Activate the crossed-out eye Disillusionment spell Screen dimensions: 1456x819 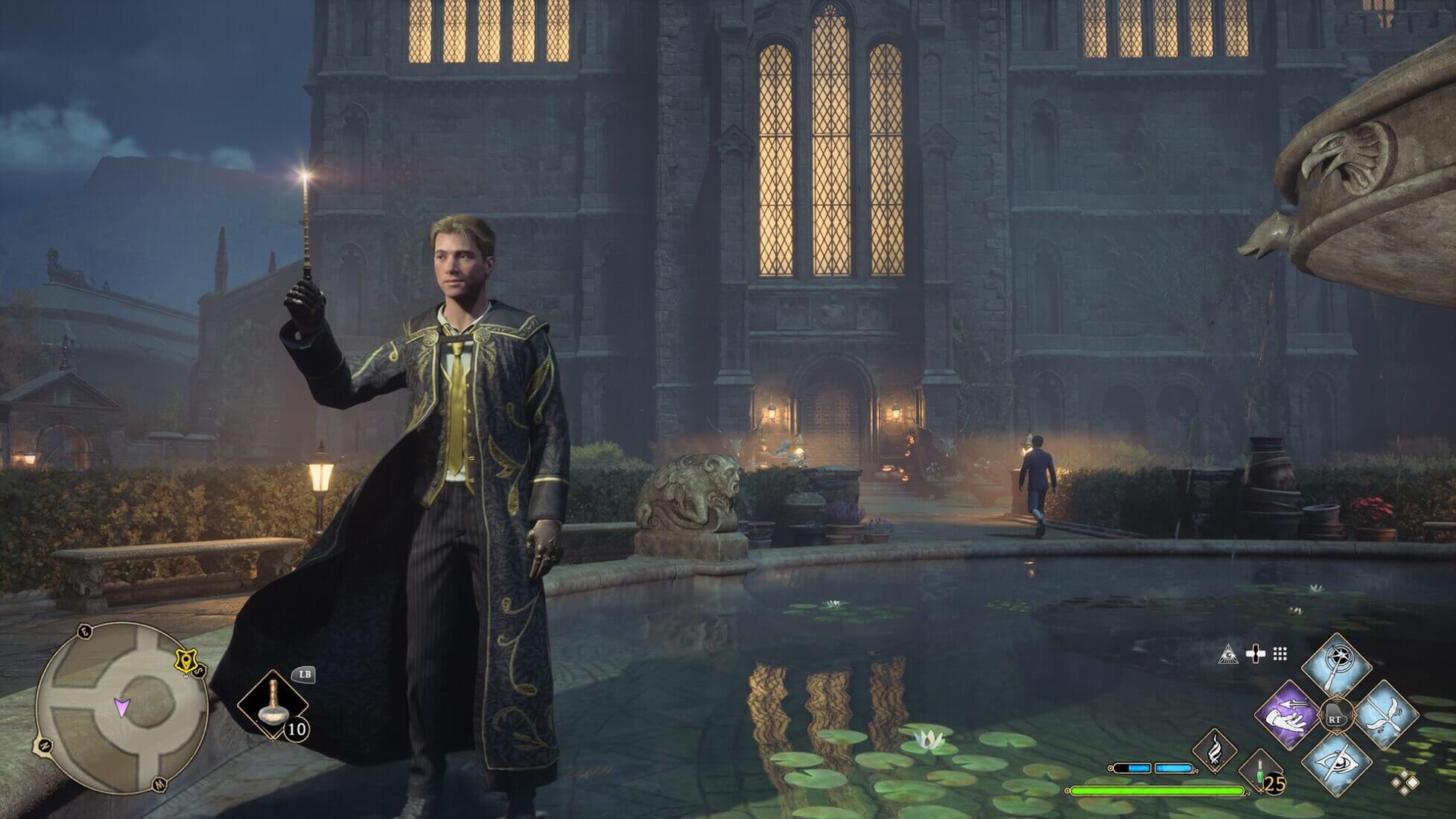click(1337, 767)
